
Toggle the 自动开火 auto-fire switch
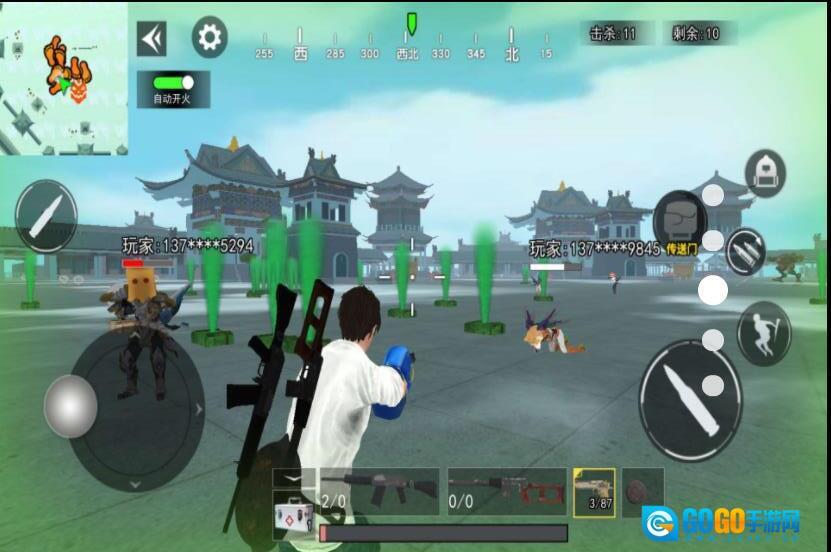click(173, 81)
